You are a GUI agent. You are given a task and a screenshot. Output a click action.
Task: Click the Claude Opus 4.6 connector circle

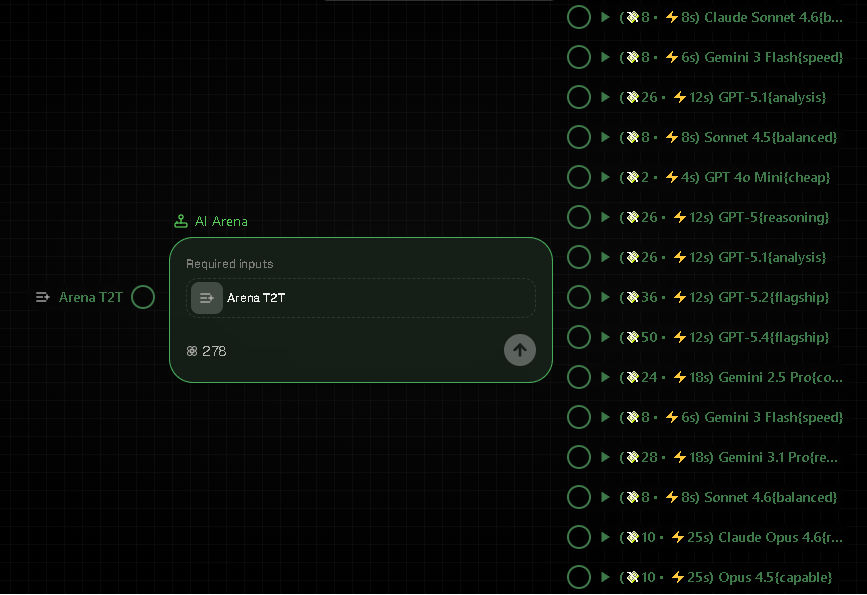point(579,537)
